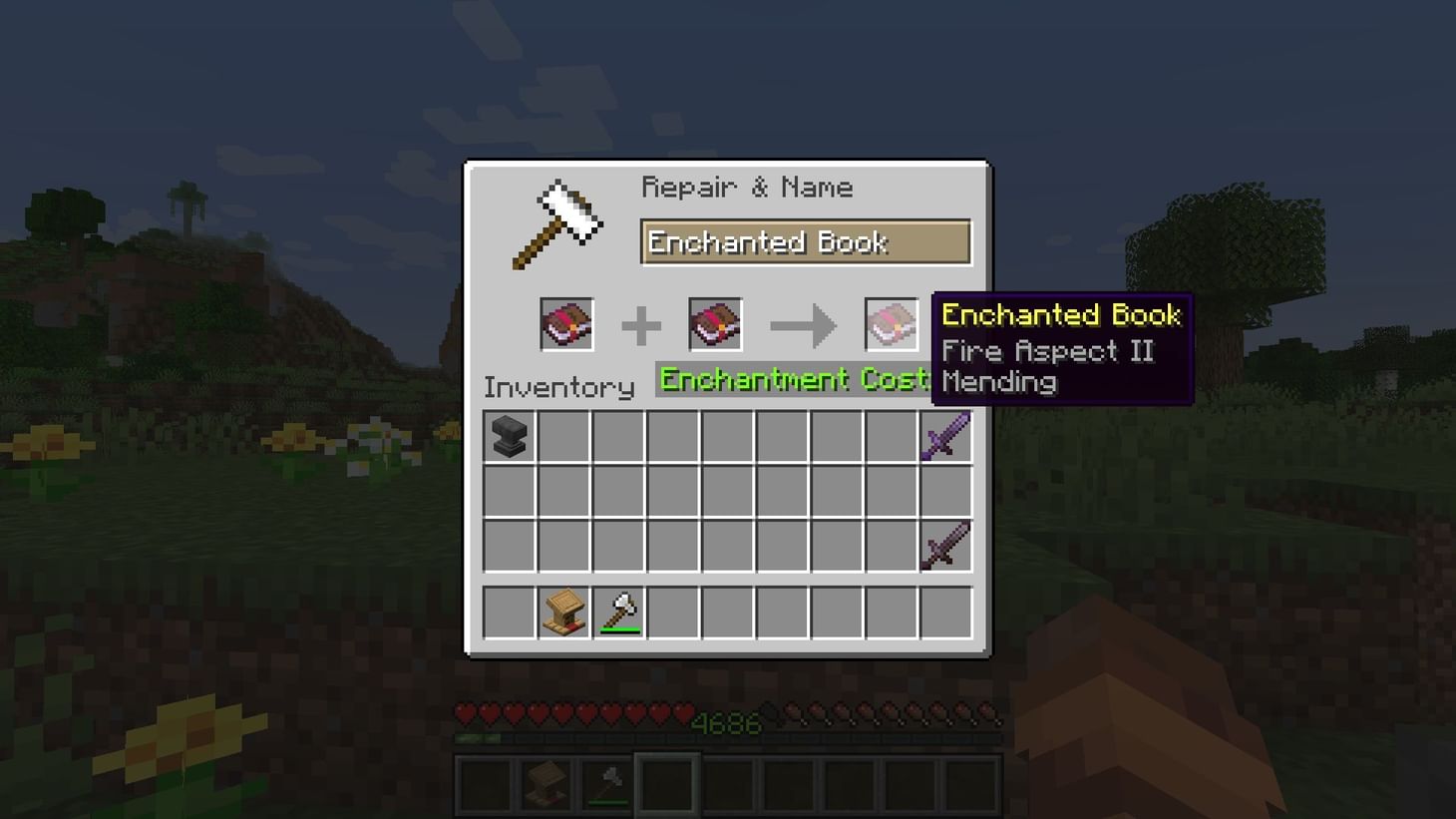1456x819 pixels.
Task: Click the Enchanted Book name input field
Action: tap(806, 242)
